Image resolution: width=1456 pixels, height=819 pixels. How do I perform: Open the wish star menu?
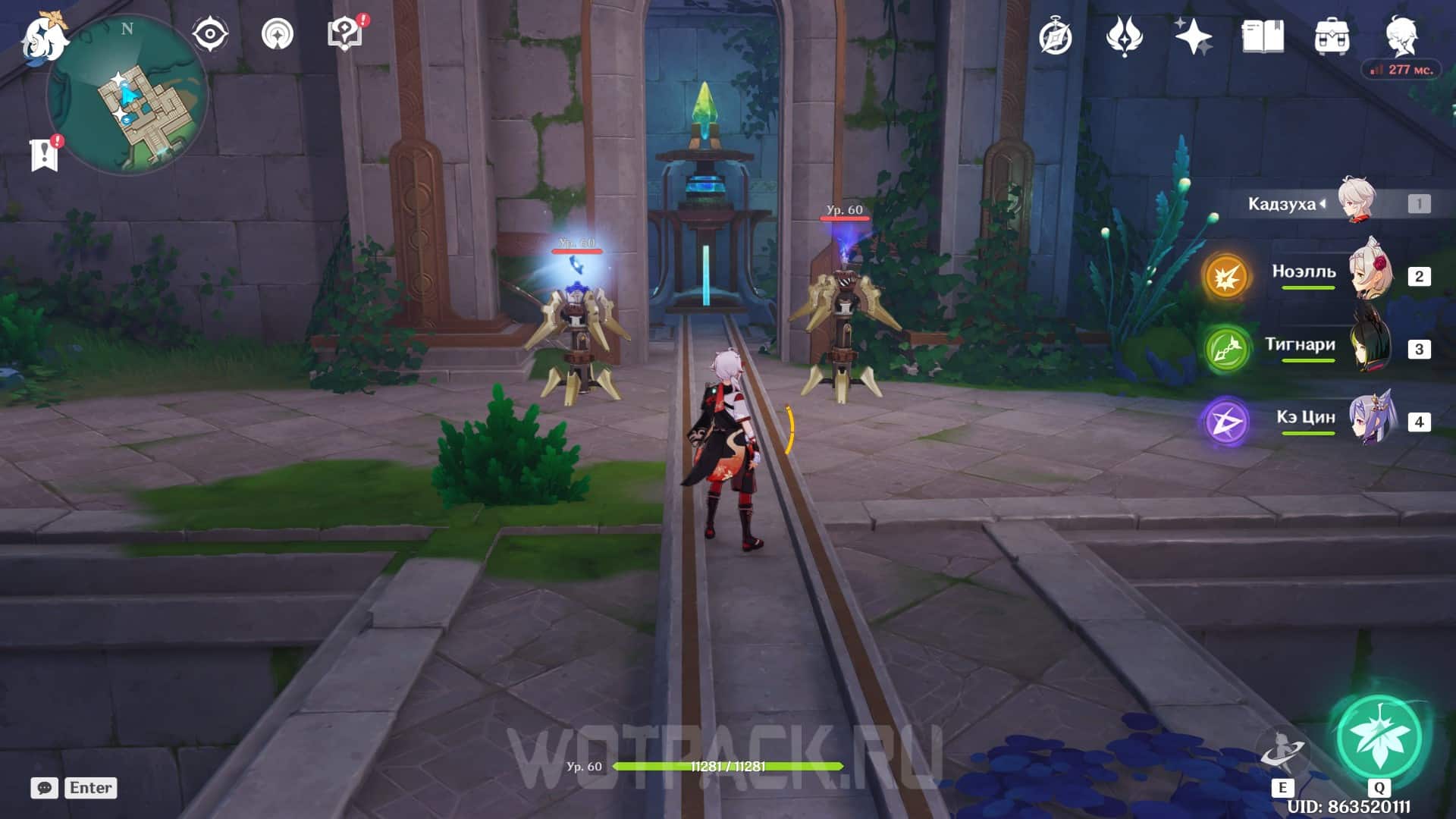[x=1193, y=36]
